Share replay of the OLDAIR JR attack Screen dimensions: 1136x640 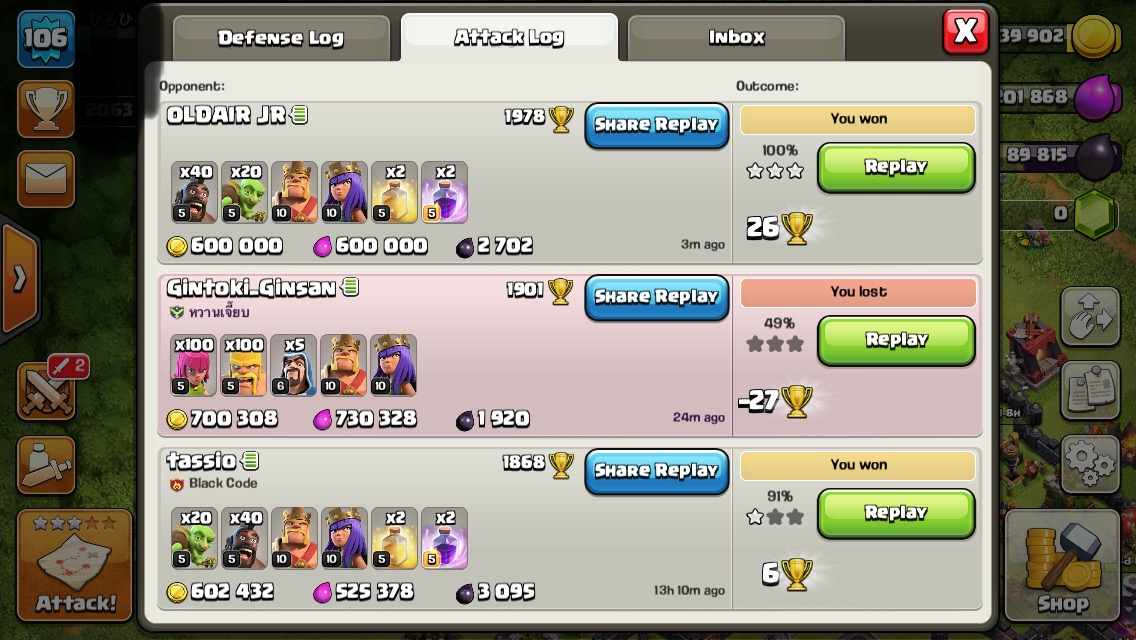click(657, 125)
